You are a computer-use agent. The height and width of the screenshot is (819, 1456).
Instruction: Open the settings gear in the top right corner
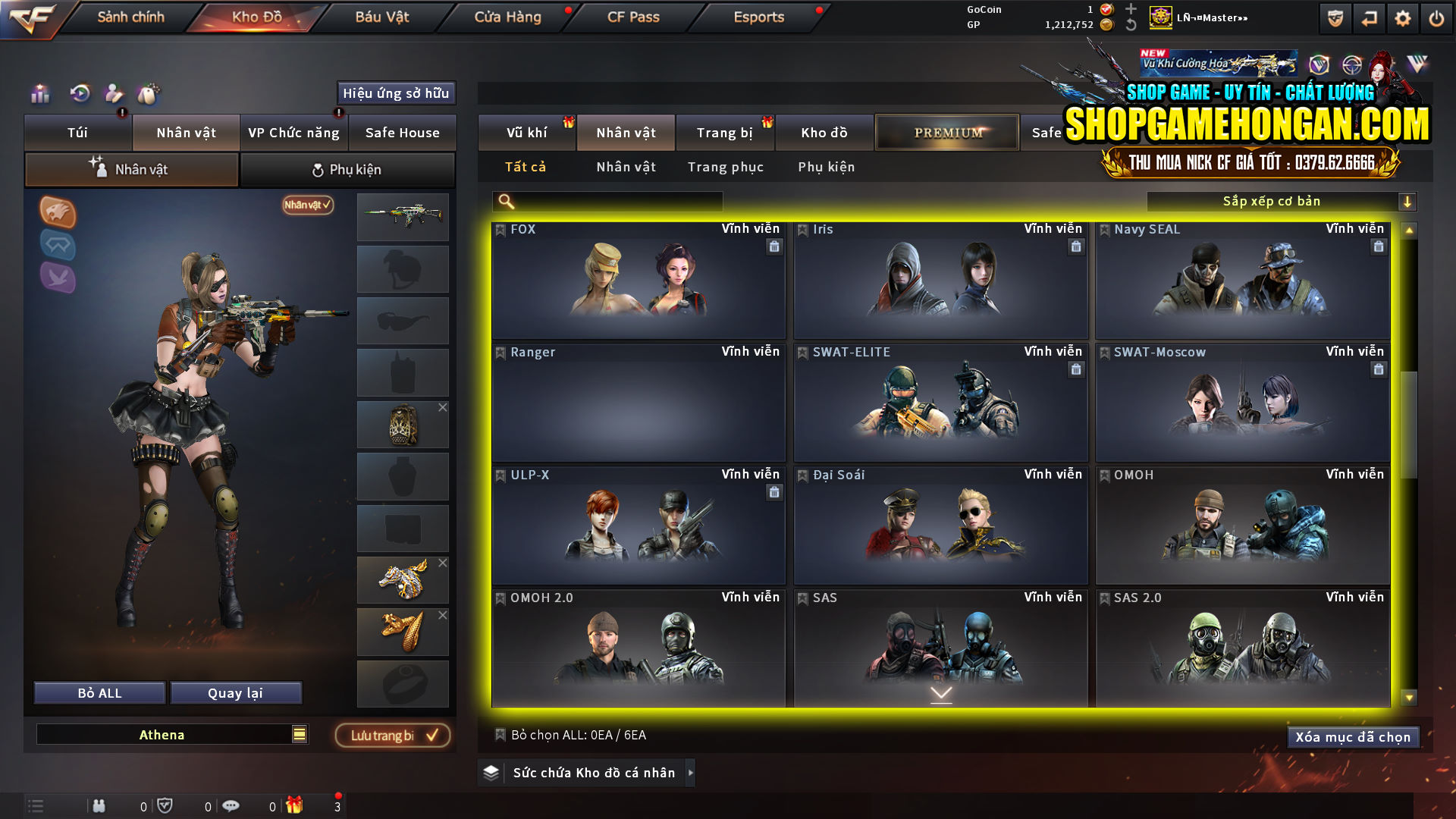[1403, 17]
